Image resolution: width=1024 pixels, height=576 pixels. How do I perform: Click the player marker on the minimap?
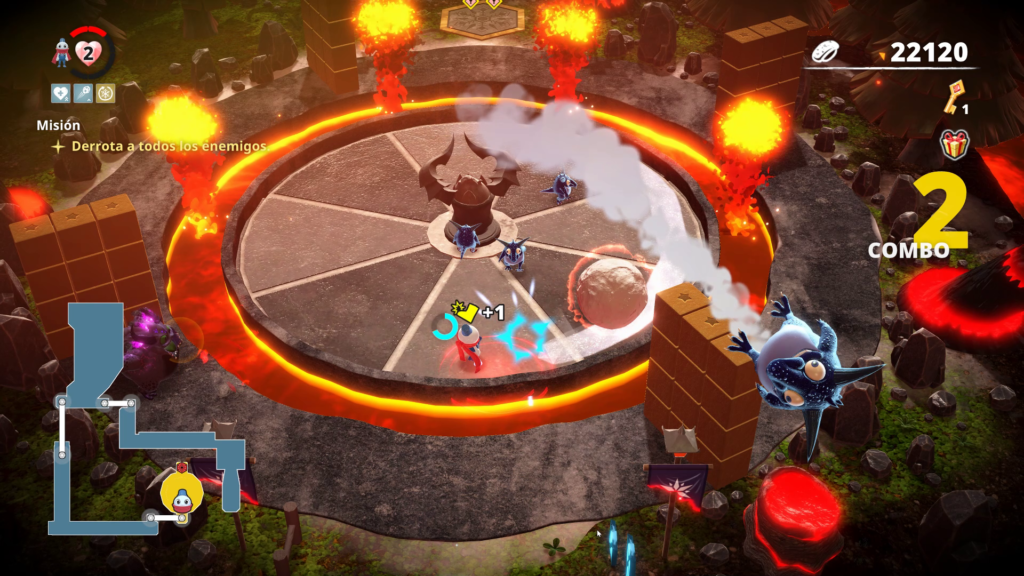click(181, 486)
